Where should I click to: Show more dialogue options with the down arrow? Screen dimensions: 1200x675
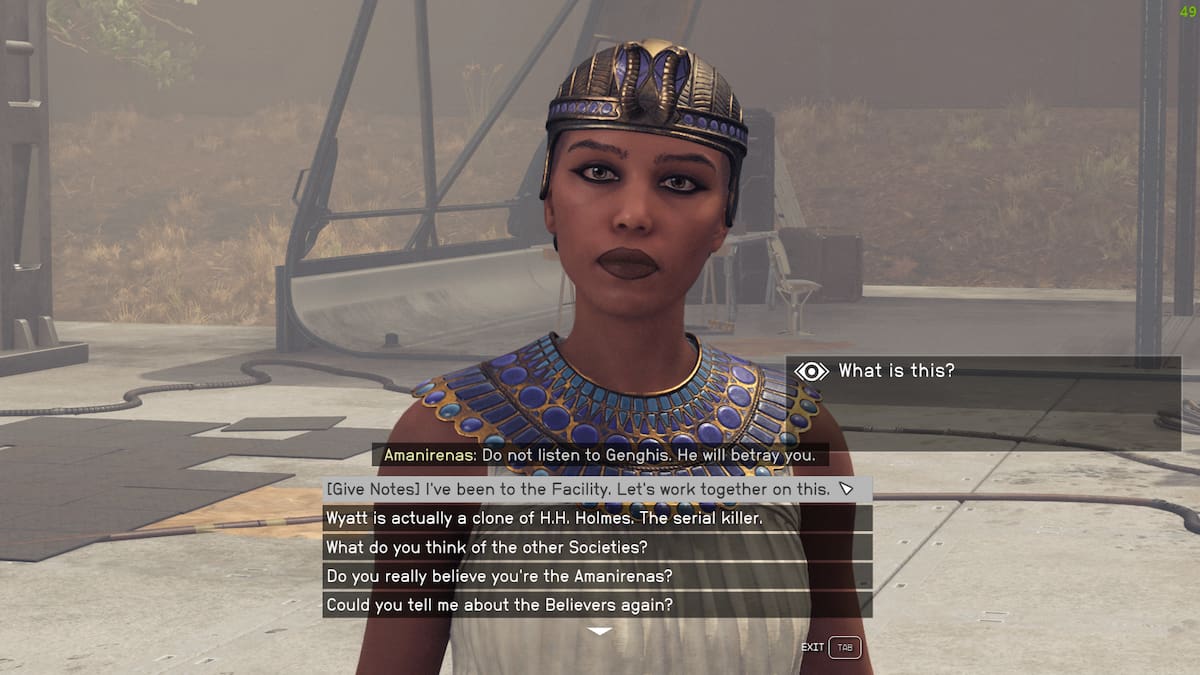pos(599,632)
